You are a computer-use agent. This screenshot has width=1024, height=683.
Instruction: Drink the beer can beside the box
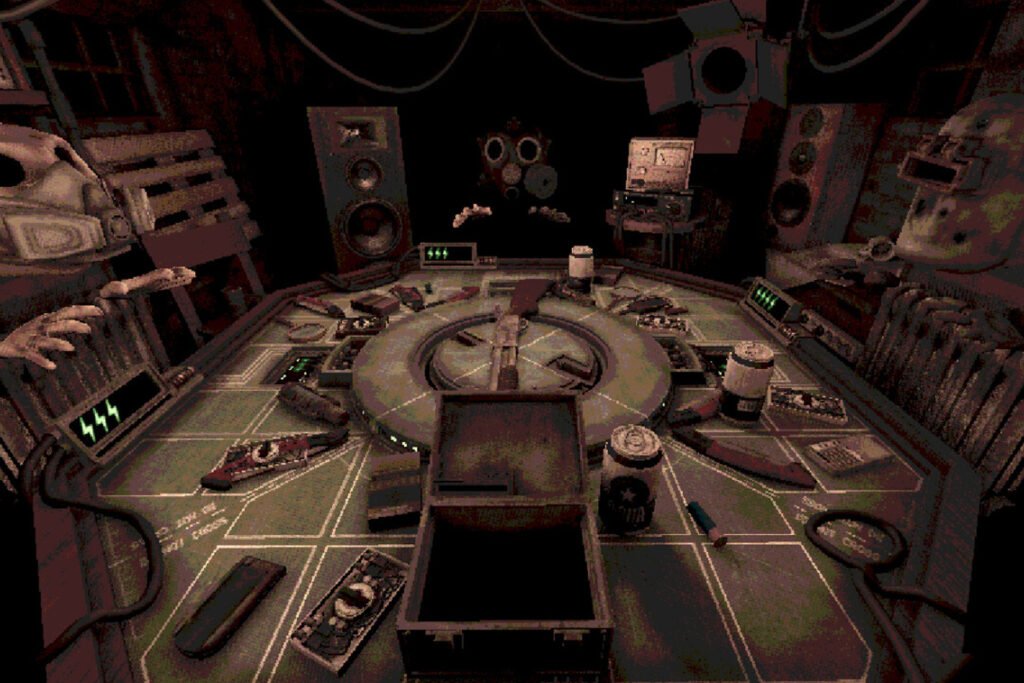pos(630,477)
